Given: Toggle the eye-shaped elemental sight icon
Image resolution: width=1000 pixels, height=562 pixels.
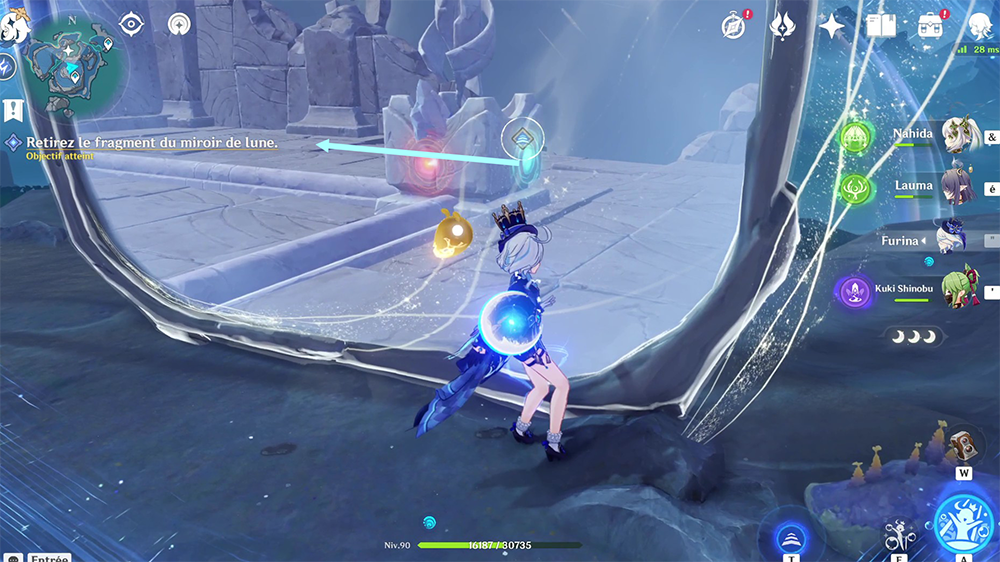Looking at the screenshot, I should pos(133,24).
